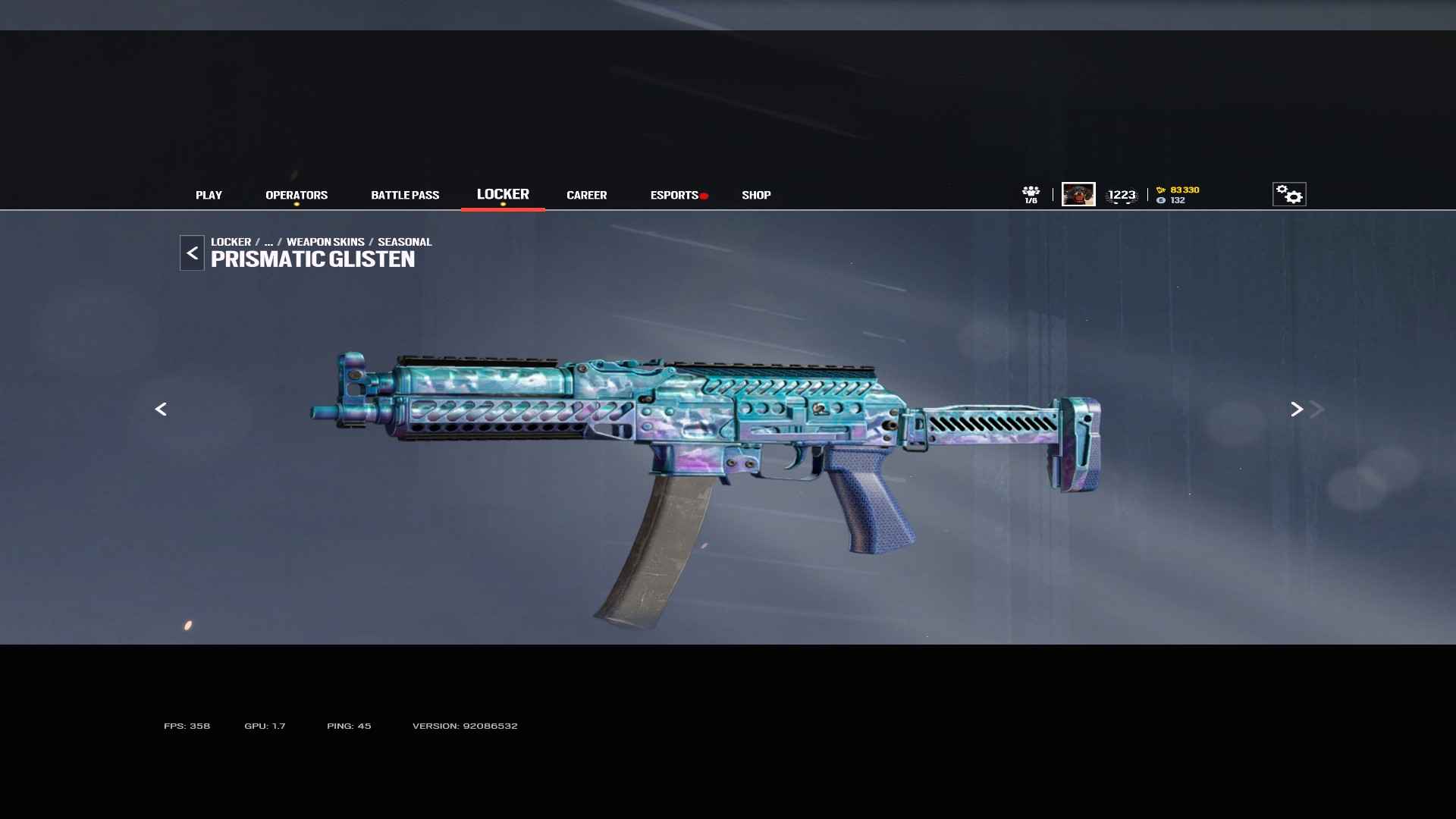Return to Locker via breadcrumb

click(231, 242)
